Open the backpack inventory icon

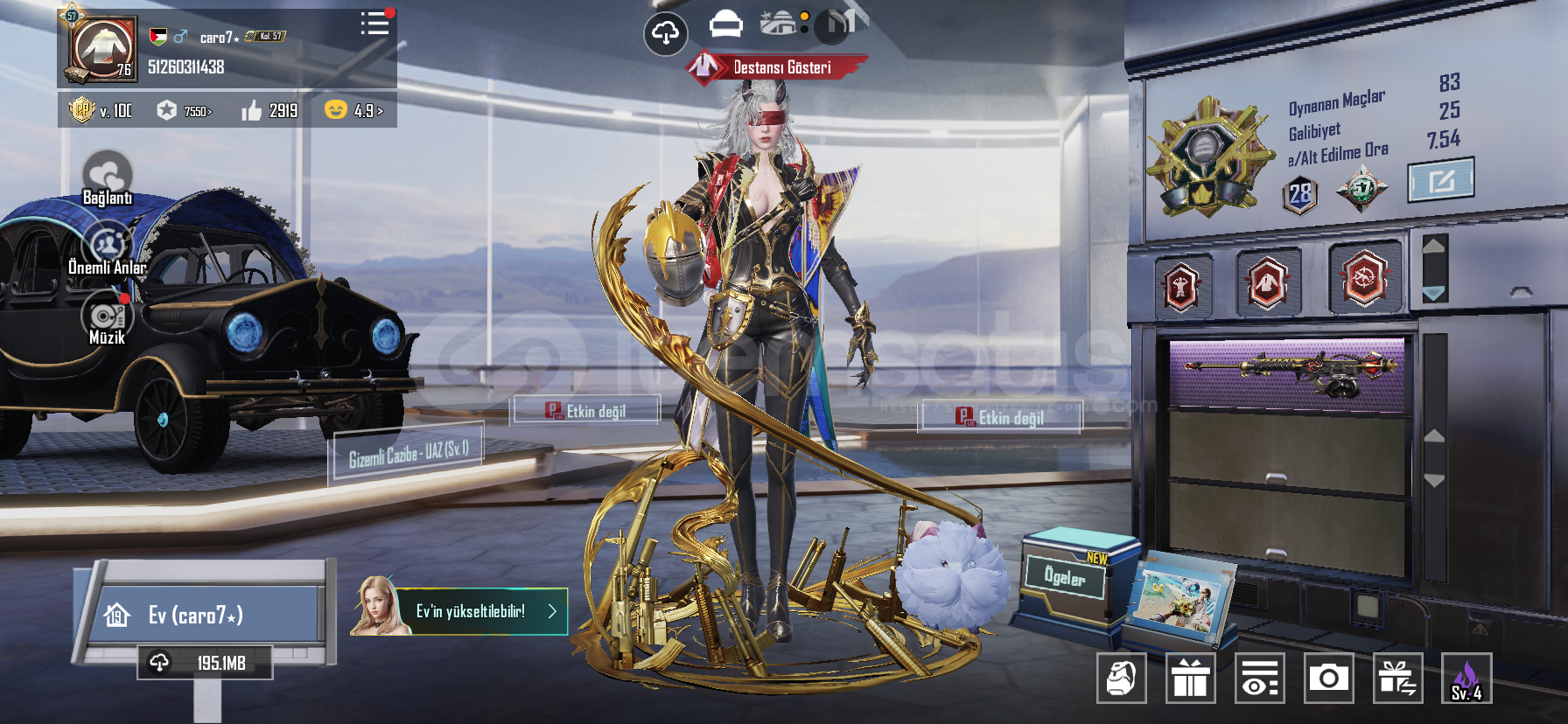[1122, 678]
